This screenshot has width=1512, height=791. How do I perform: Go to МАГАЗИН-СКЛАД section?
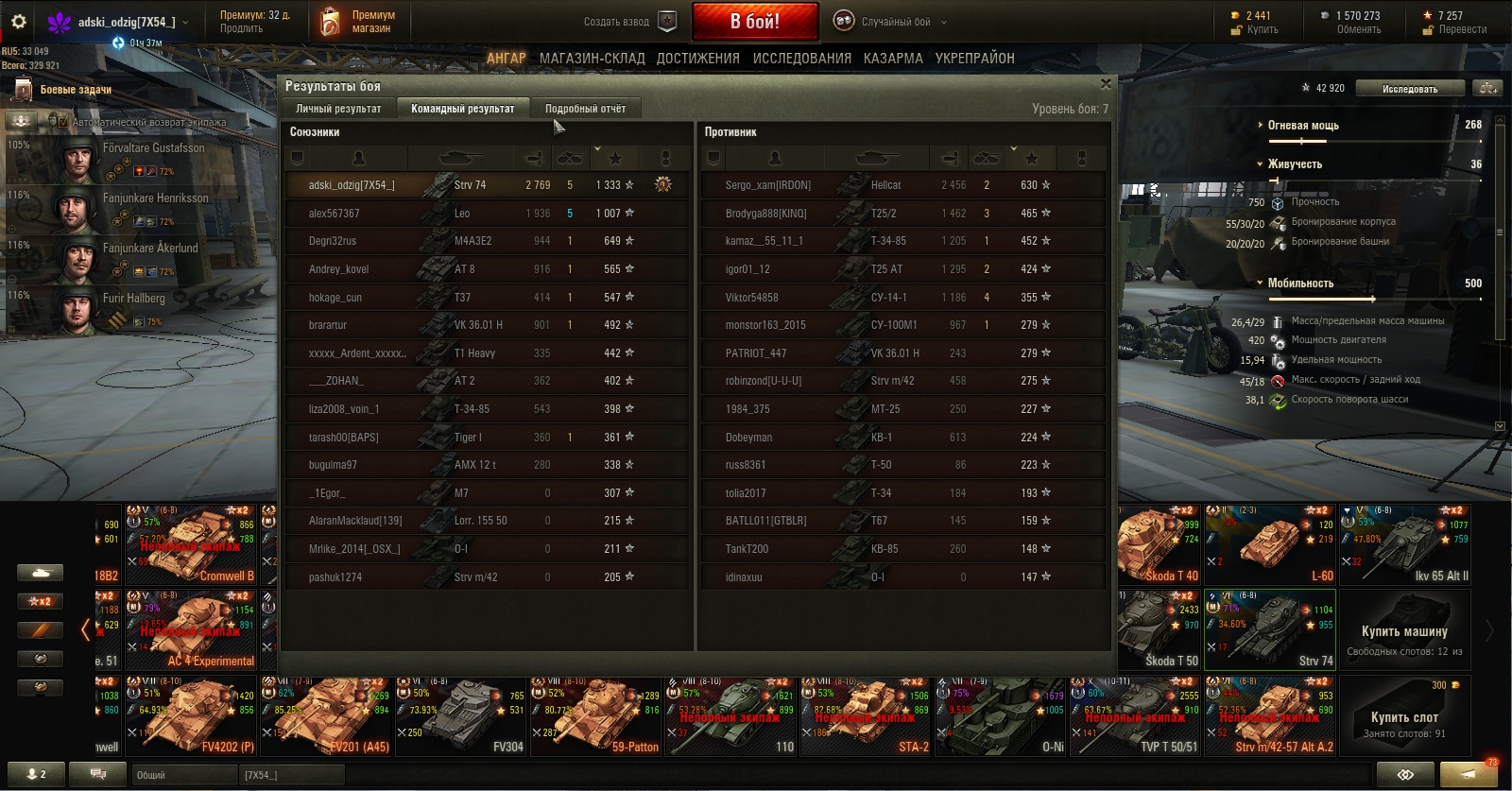pyautogui.click(x=592, y=58)
